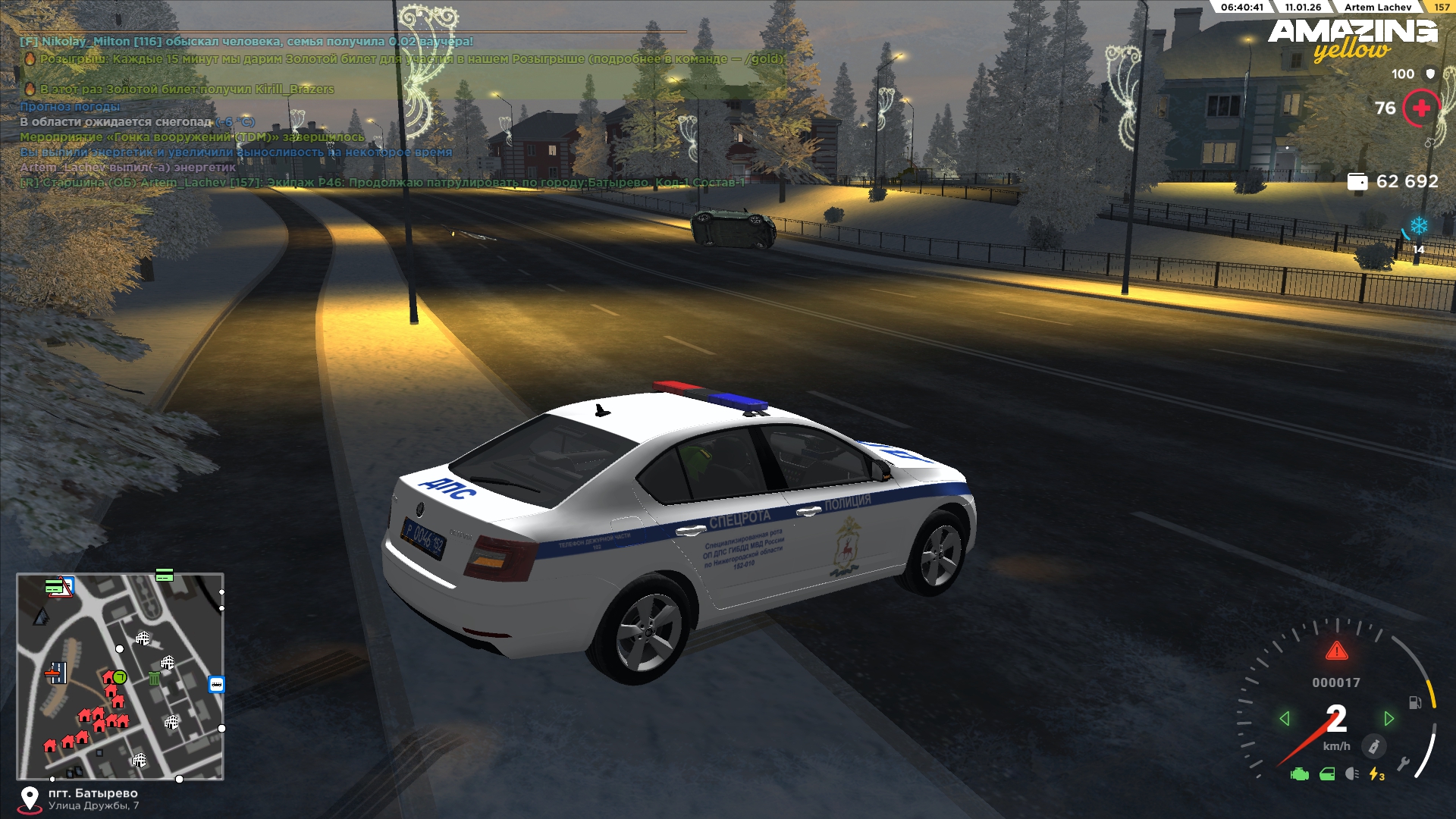Click the location pin icon beside пгт. Батырево
The width and height of the screenshot is (1456, 819).
30,799
